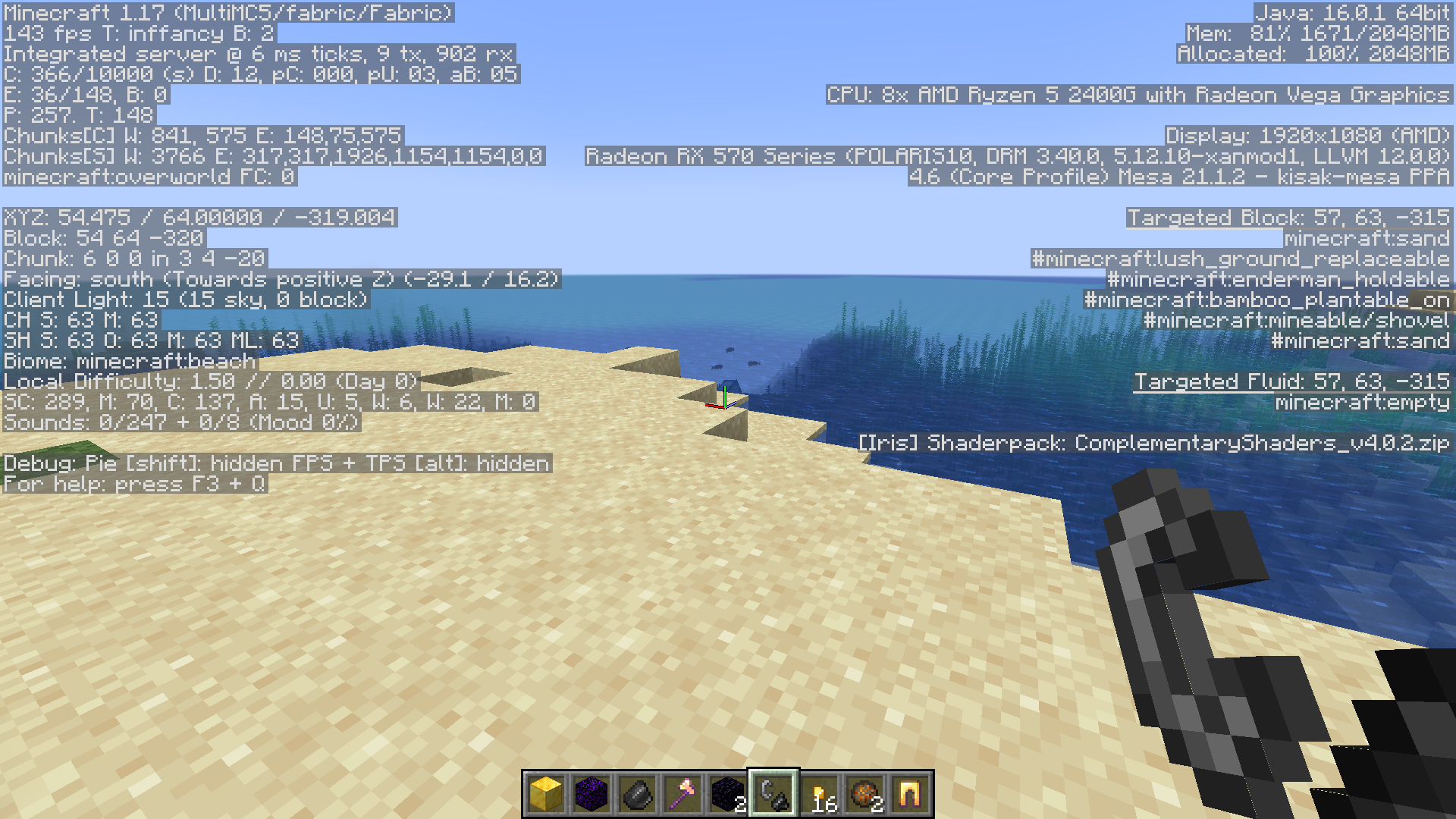Select the 'Biome: minecraft:beach' text line
Screen dimensions: 1456x819
(127, 361)
